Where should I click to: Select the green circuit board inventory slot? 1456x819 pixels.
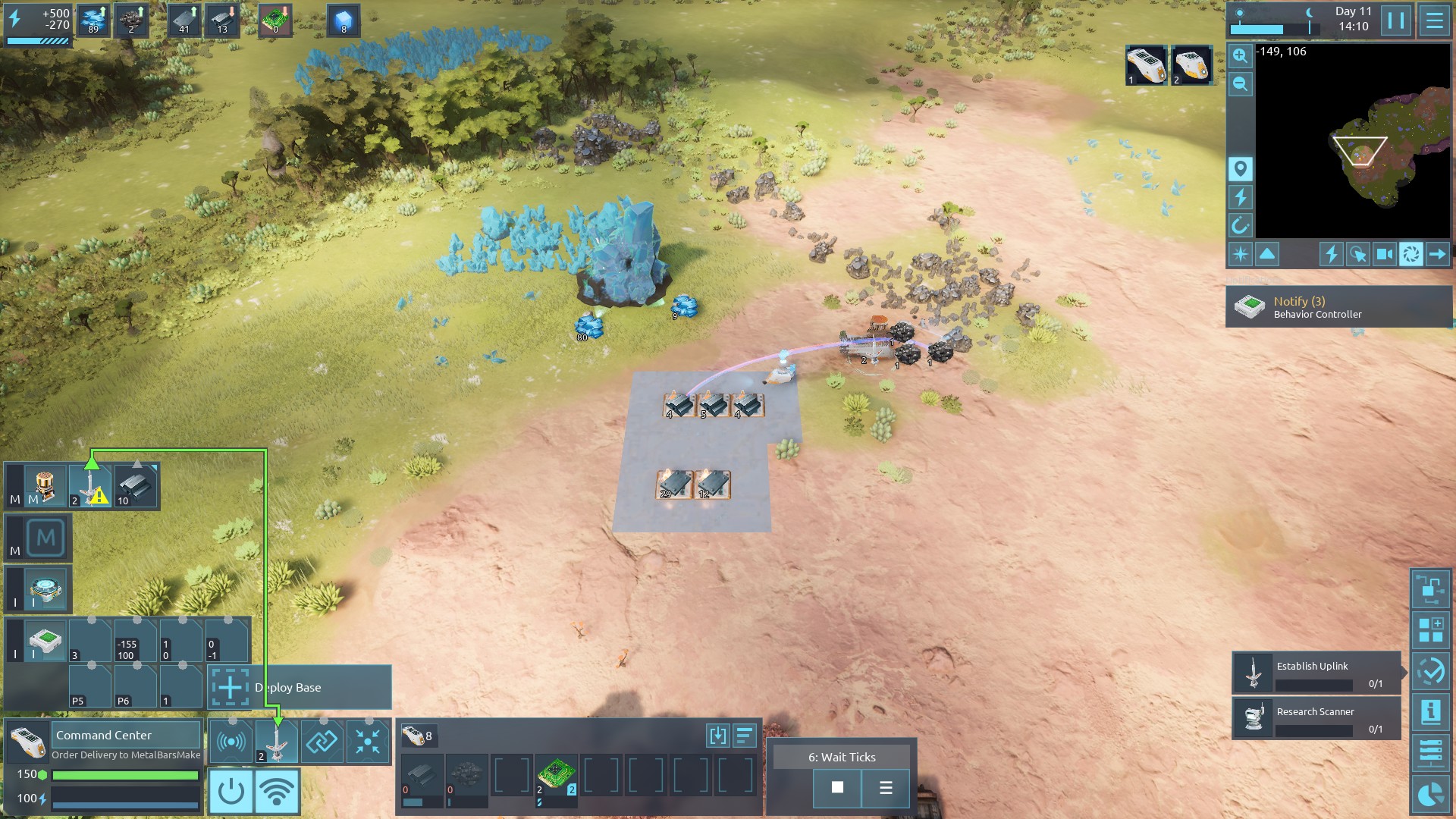click(557, 775)
